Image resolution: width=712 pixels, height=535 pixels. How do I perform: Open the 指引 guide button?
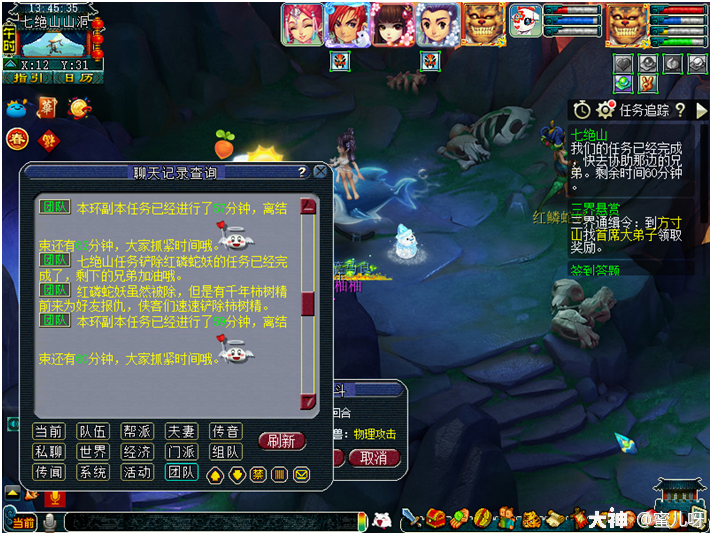pos(27,77)
